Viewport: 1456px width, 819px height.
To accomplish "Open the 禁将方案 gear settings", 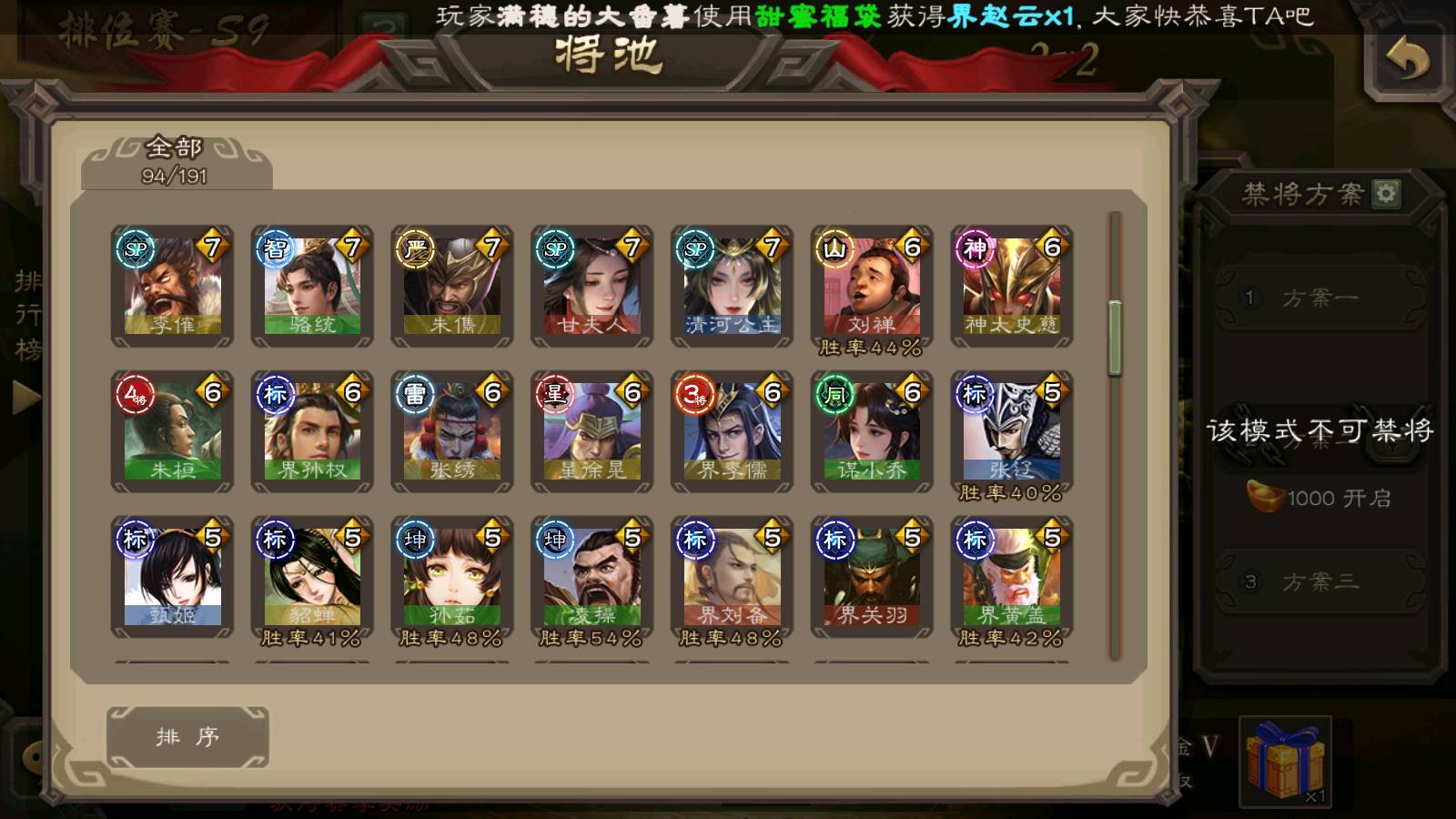I will (x=1386, y=193).
